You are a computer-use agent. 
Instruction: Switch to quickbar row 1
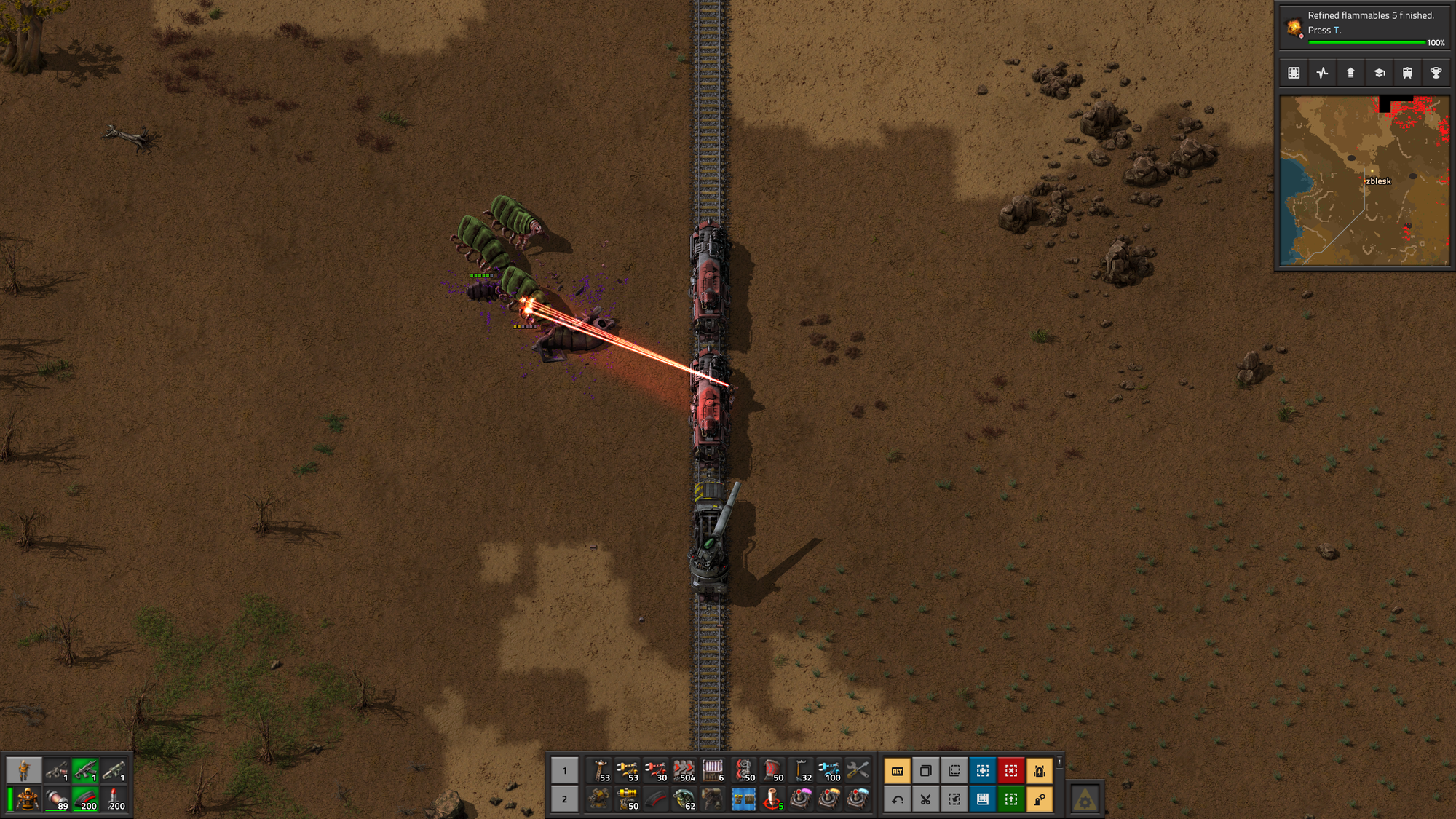point(564,770)
